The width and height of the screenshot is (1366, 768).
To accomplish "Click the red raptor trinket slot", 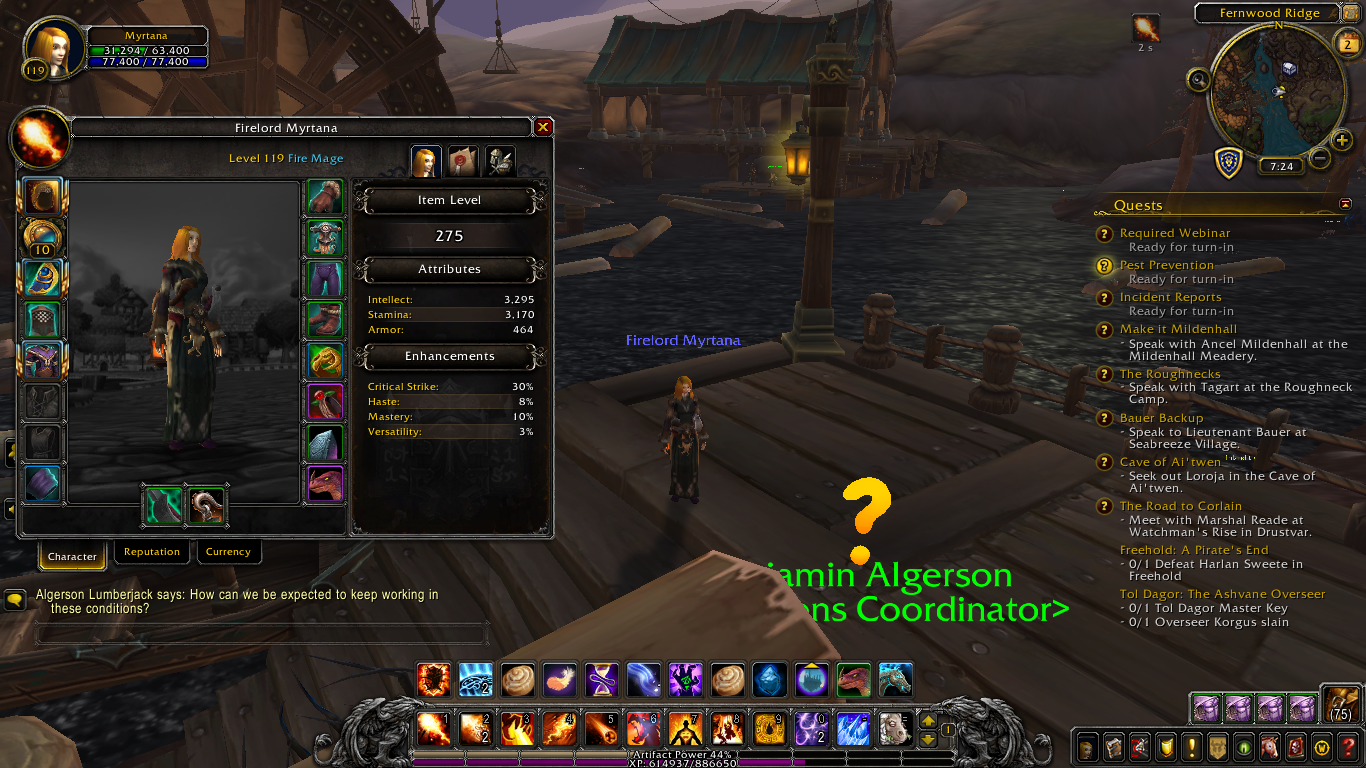I will click(325, 484).
